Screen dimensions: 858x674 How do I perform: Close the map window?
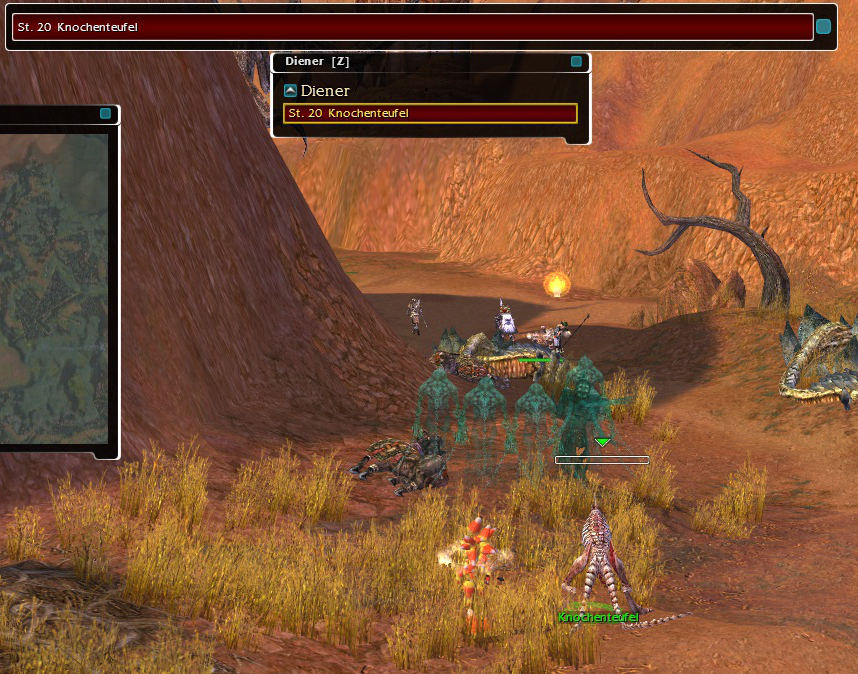click(105, 114)
